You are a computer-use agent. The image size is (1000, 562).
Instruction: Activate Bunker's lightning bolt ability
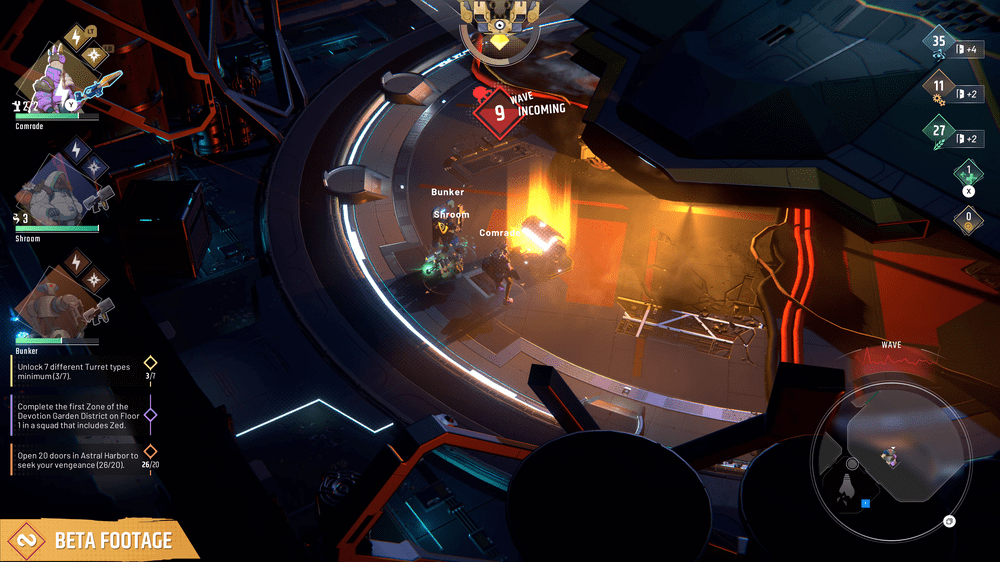76,261
